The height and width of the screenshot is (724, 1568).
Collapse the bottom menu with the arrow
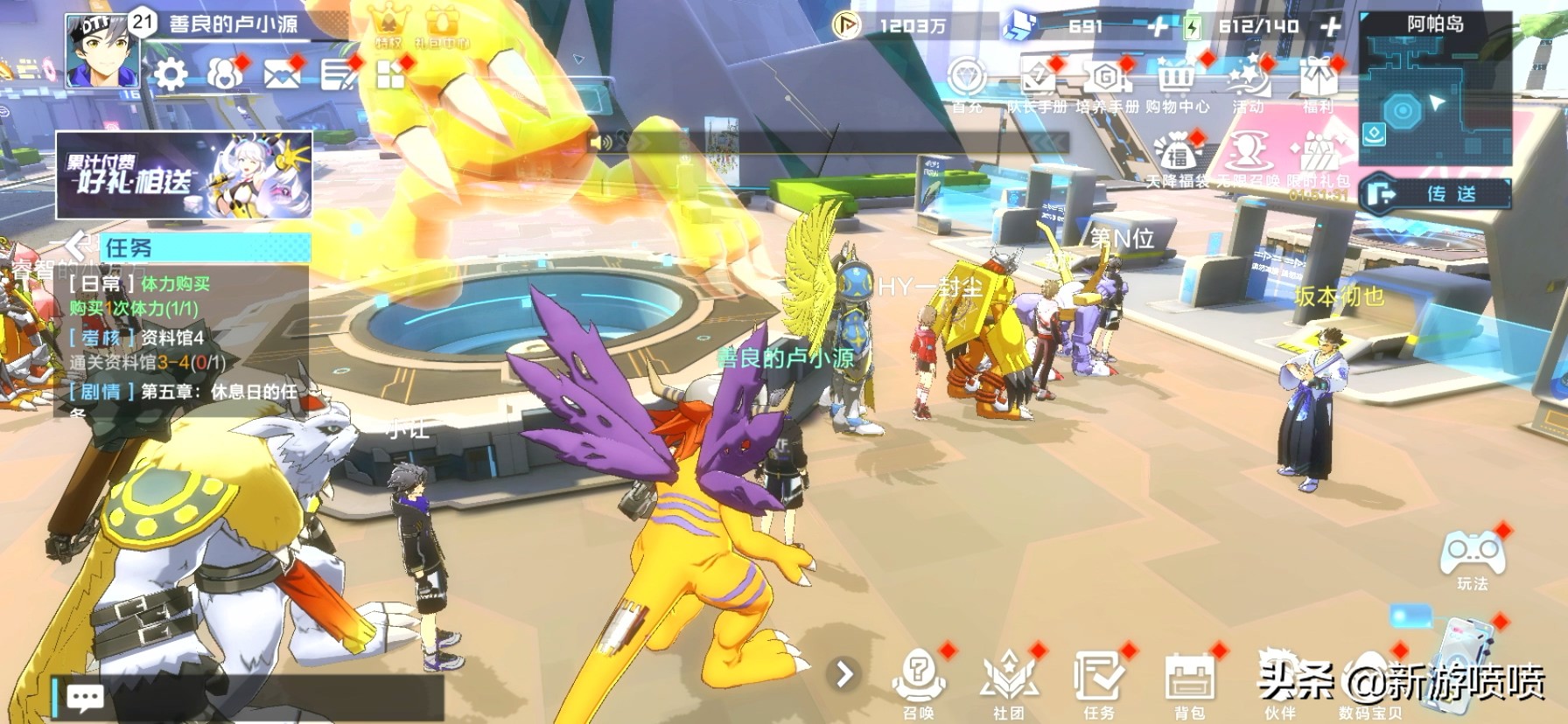[x=844, y=674]
